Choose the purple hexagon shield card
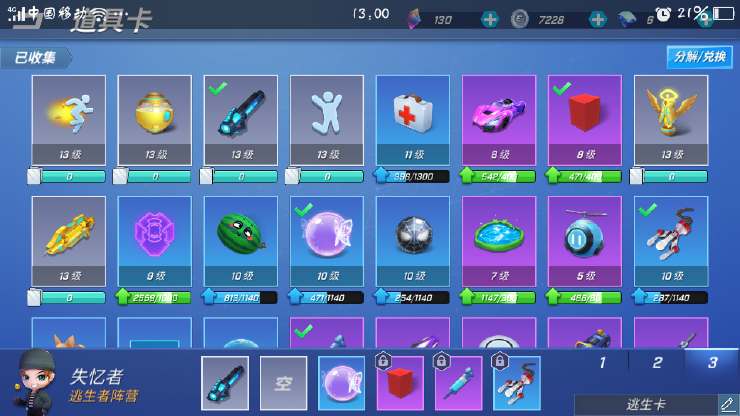The width and height of the screenshot is (740, 416). point(154,240)
